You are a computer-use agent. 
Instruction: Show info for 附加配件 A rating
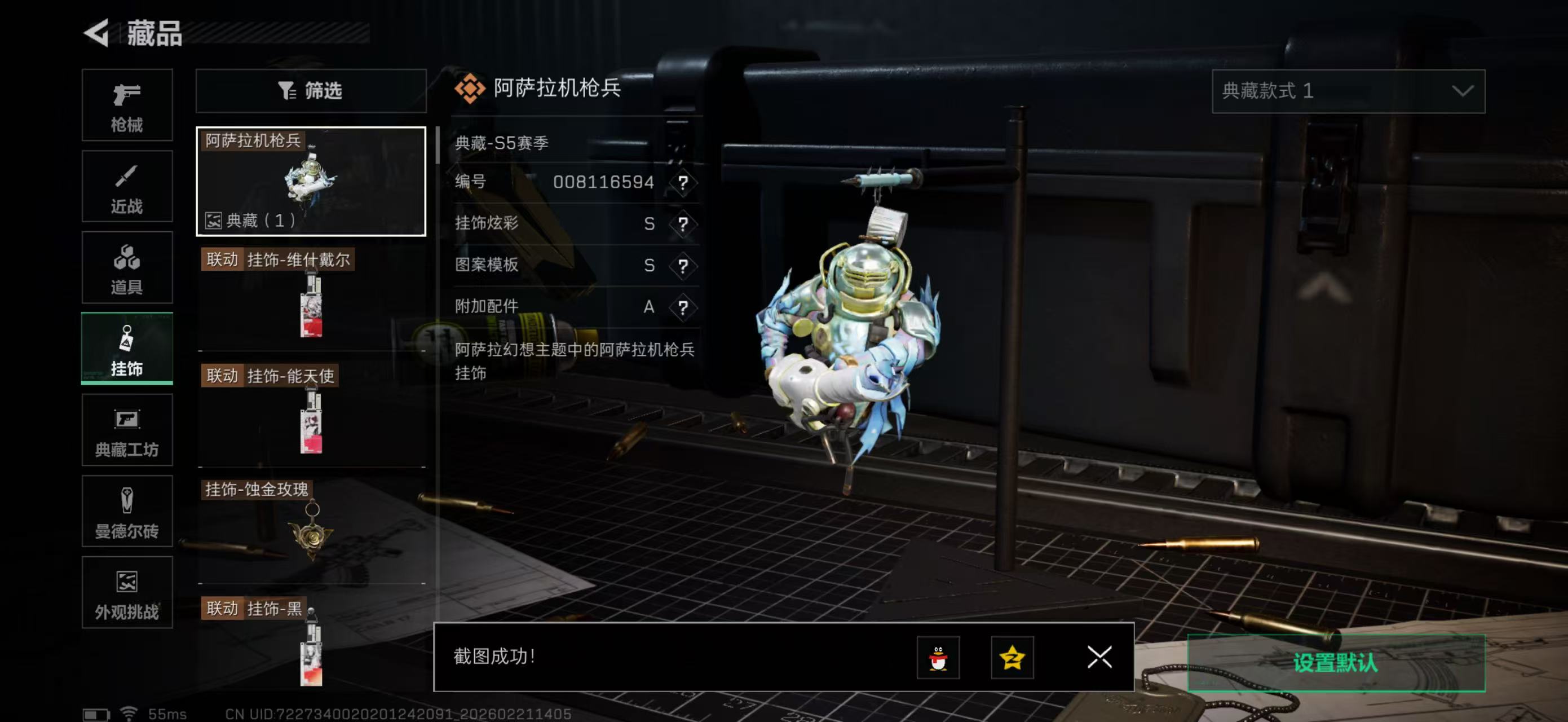click(x=684, y=307)
